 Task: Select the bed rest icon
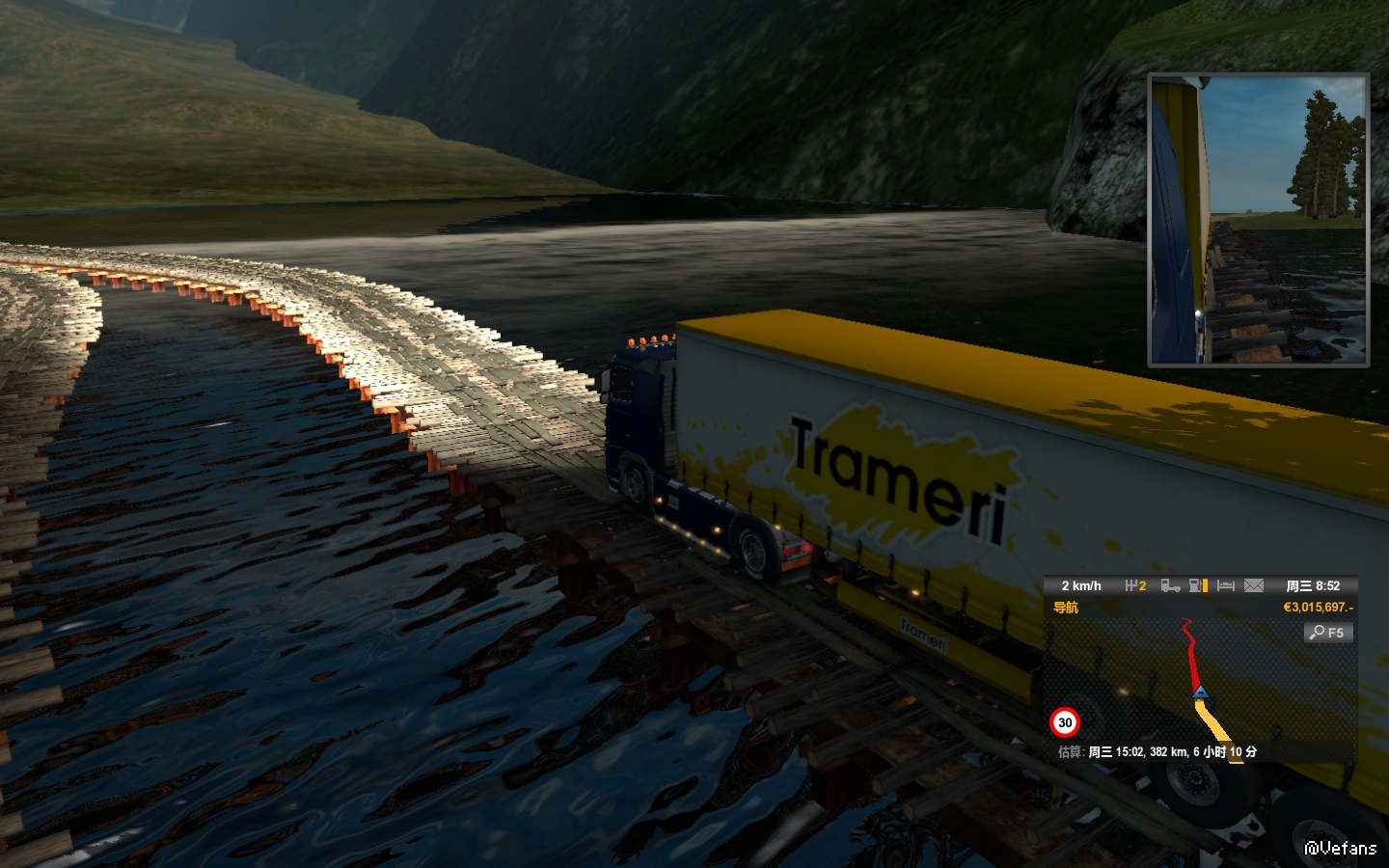[x=1226, y=585]
